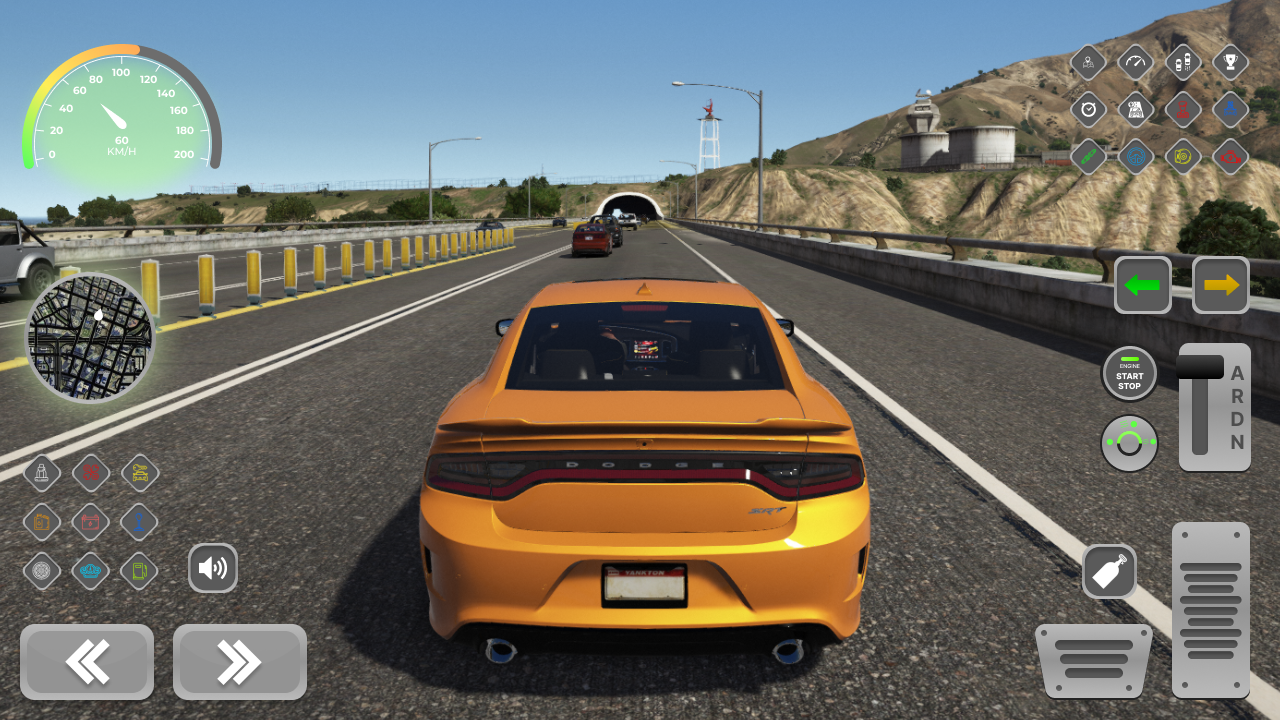
Task: Mute game audio with the speaker button
Action: [x=213, y=567]
